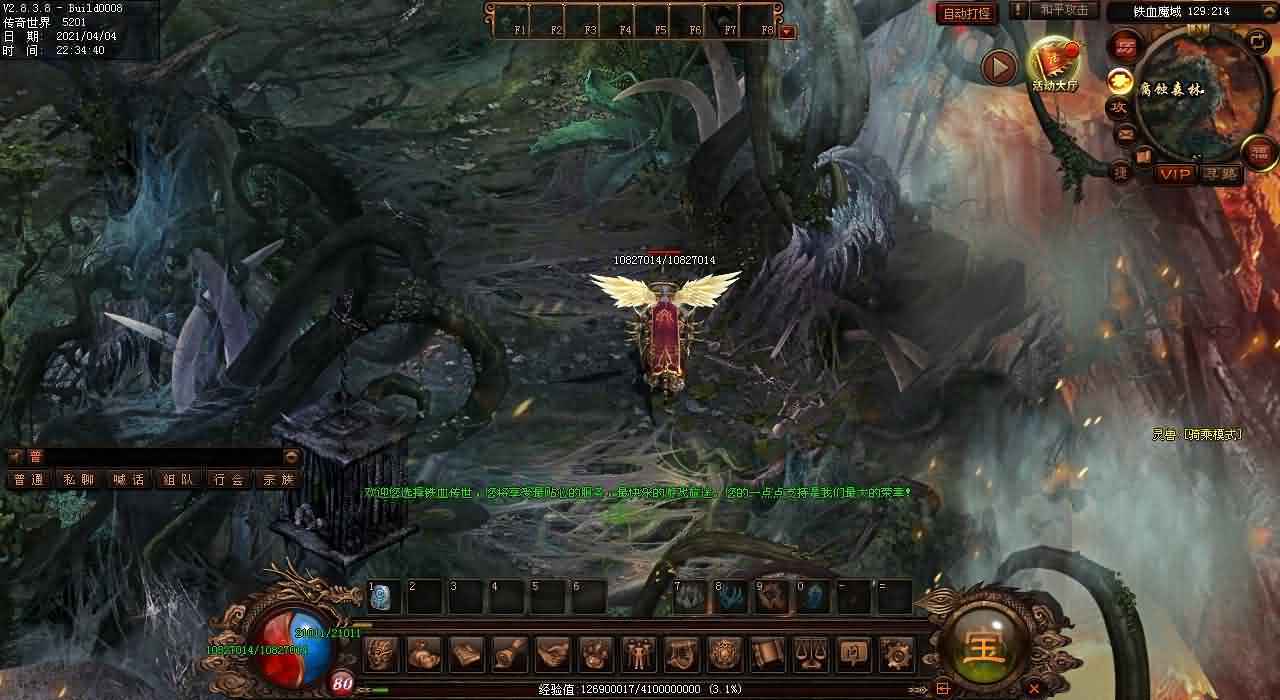Use the blue item in hotbar slot 1
1280x700 pixels.
click(382, 598)
